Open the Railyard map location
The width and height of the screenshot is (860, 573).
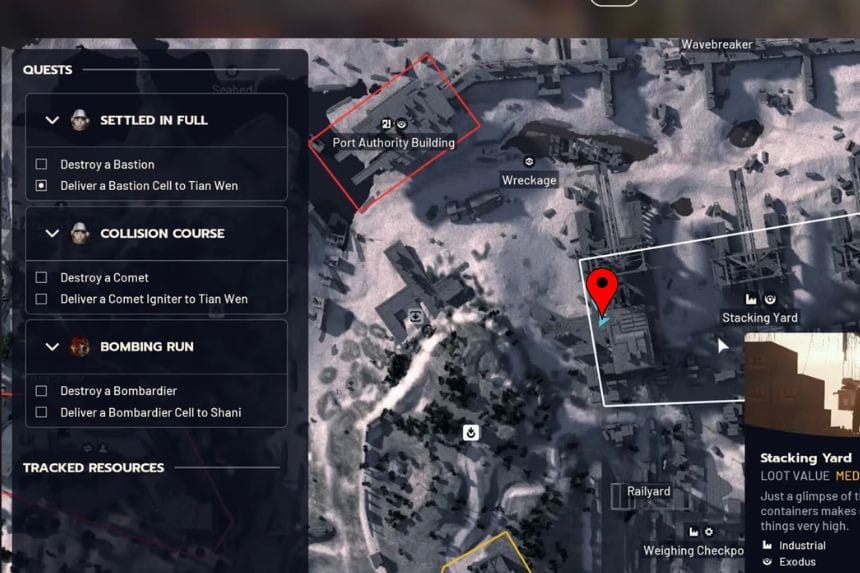pos(648,491)
